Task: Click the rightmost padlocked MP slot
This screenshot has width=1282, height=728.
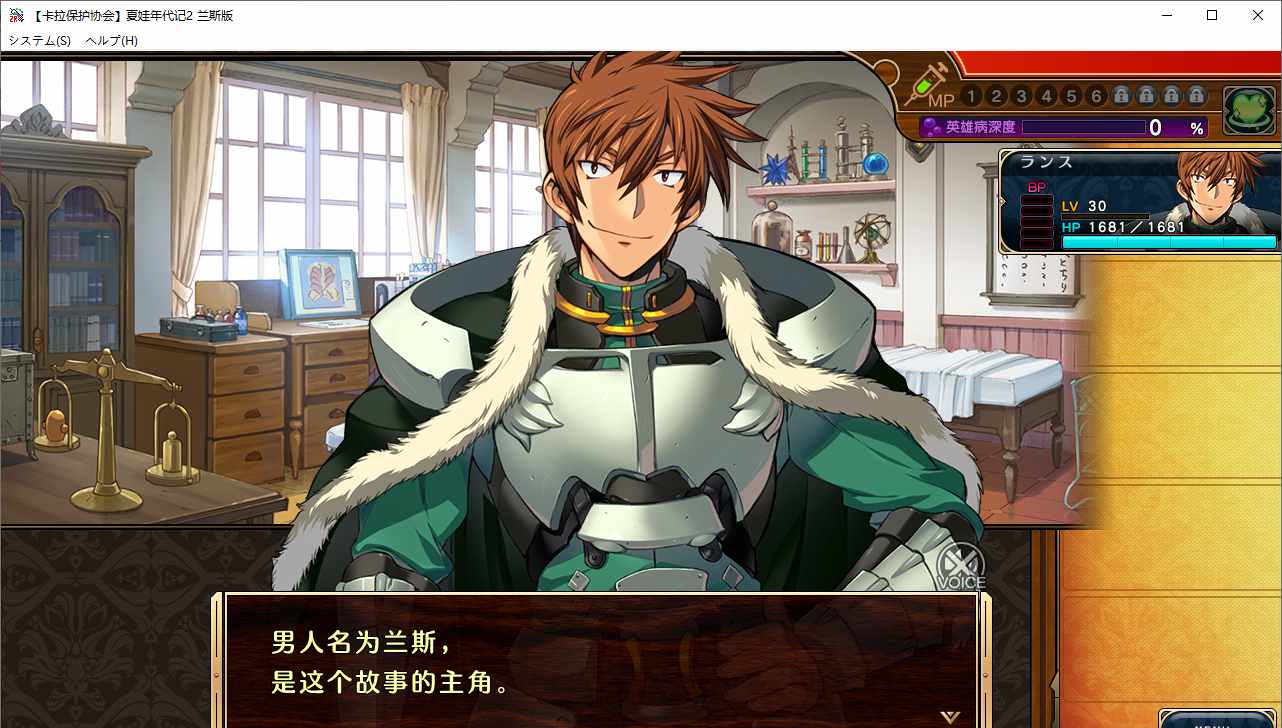Action: [x=1197, y=96]
